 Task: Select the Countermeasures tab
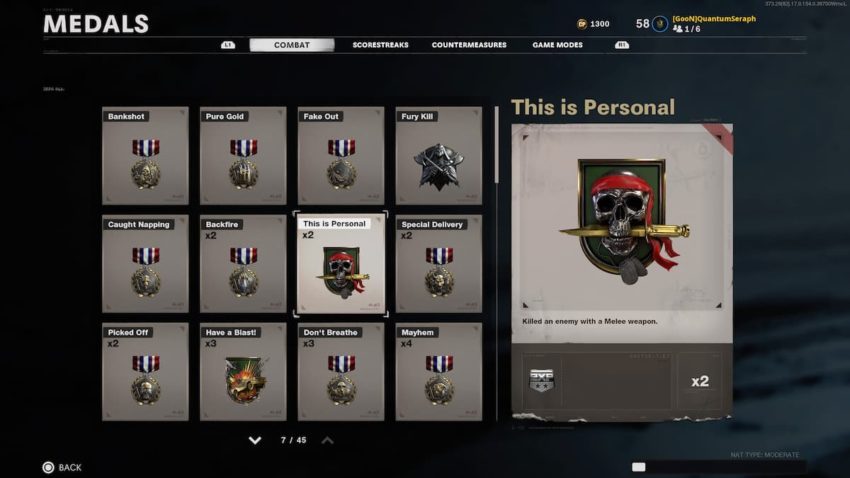(x=468, y=45)
